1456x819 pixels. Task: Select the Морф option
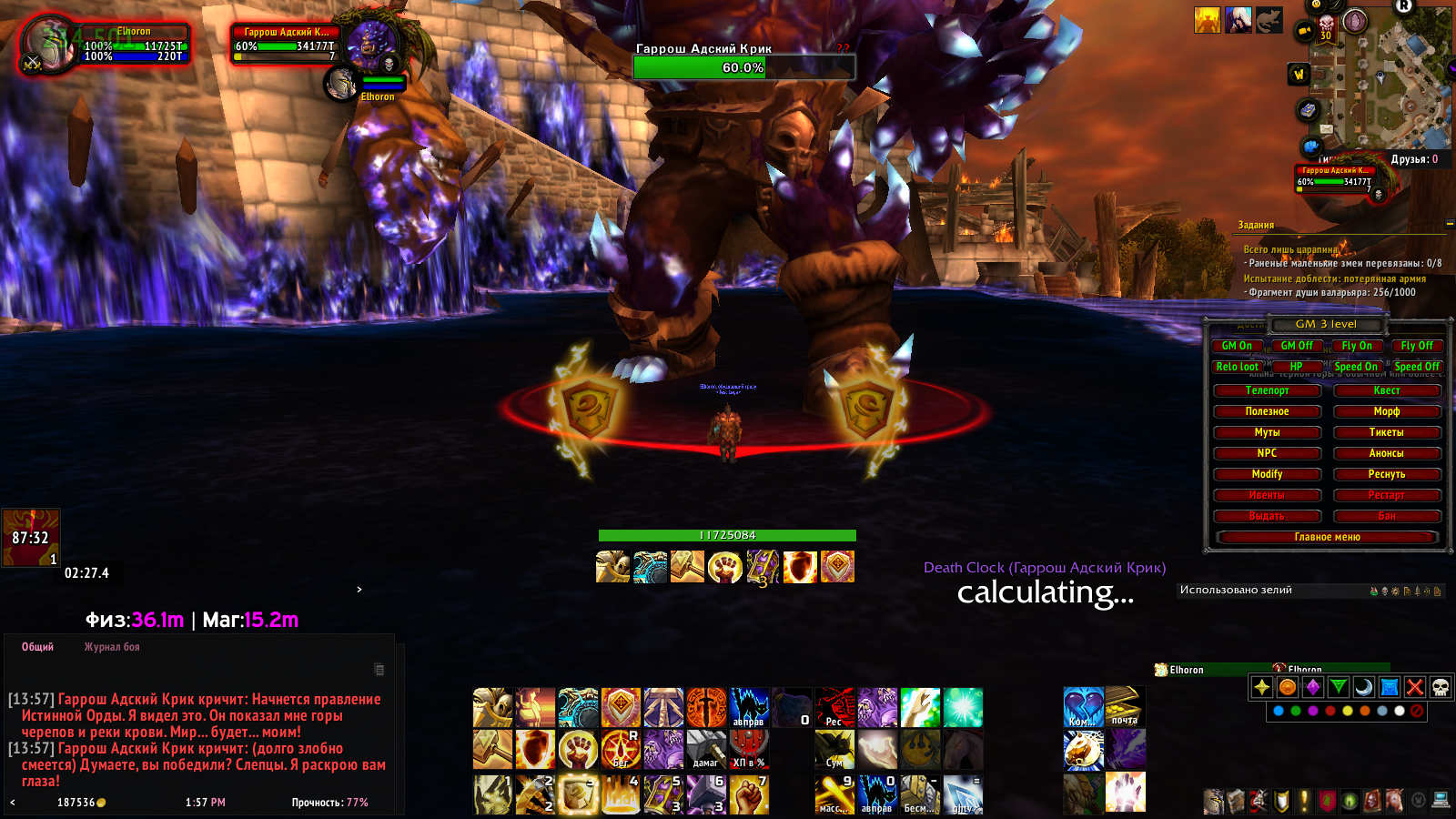click(1387, 411)
